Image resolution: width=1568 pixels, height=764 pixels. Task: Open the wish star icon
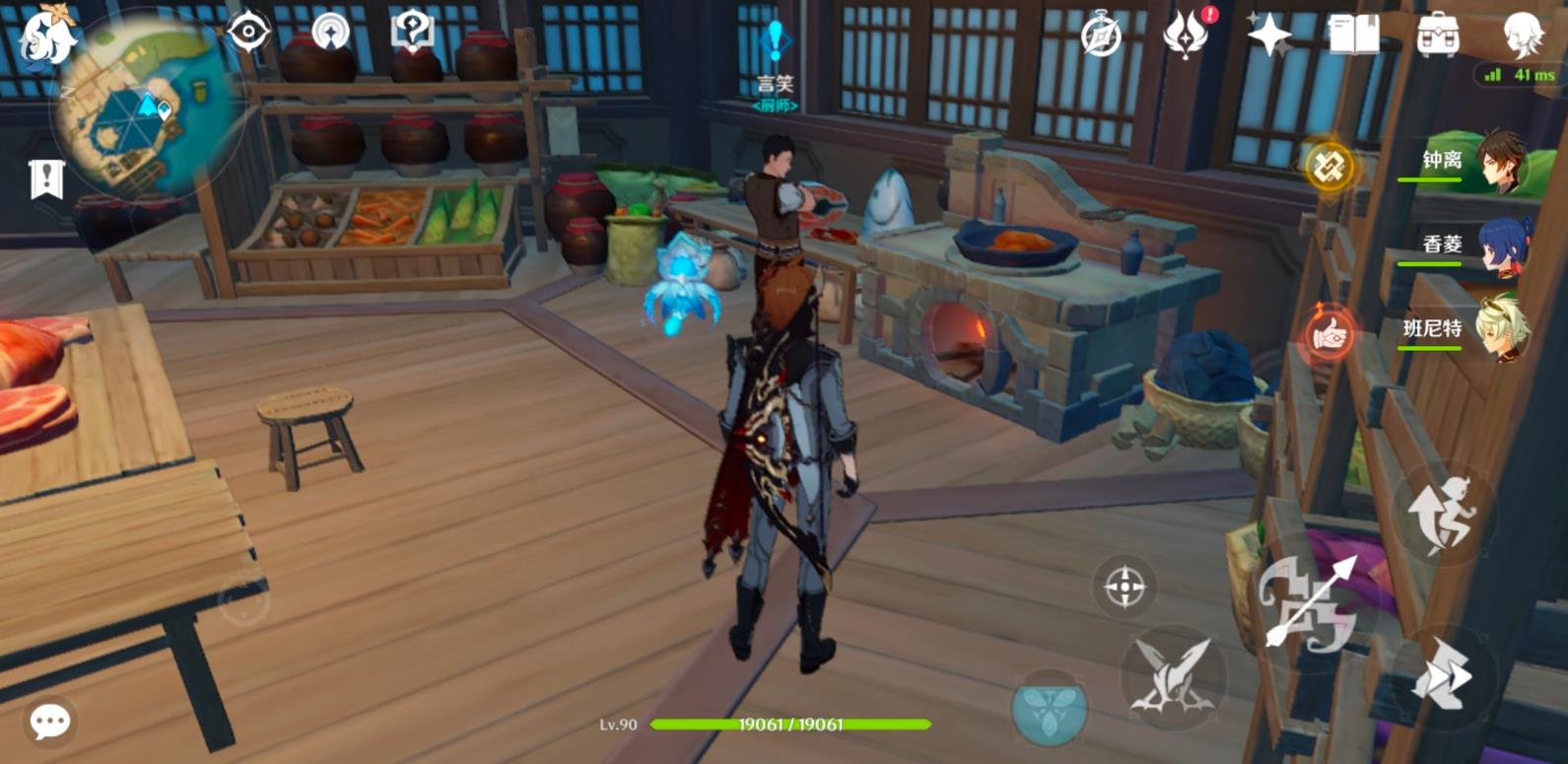pos(1269,35)
